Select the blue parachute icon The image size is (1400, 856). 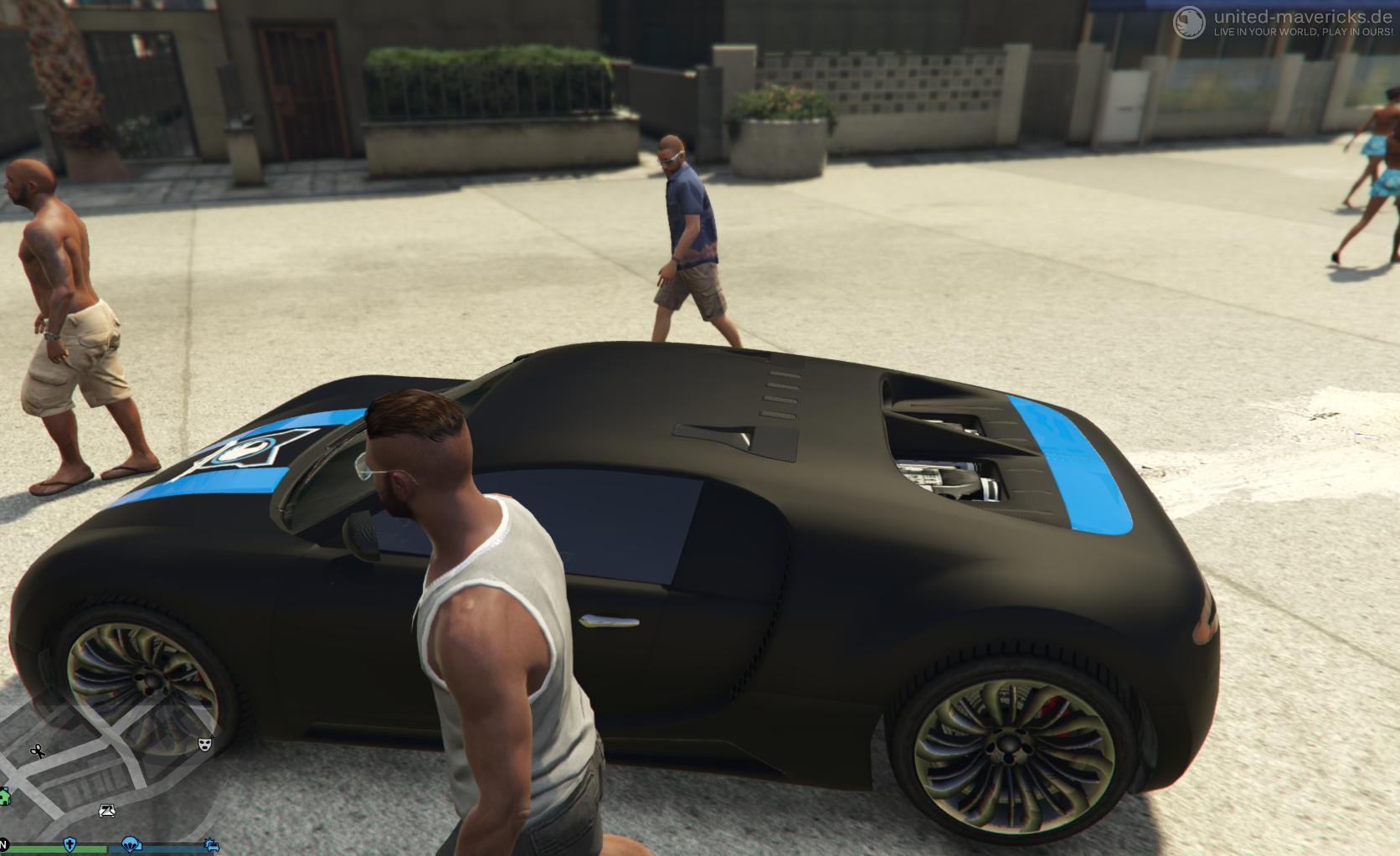[x=131, y=844]
